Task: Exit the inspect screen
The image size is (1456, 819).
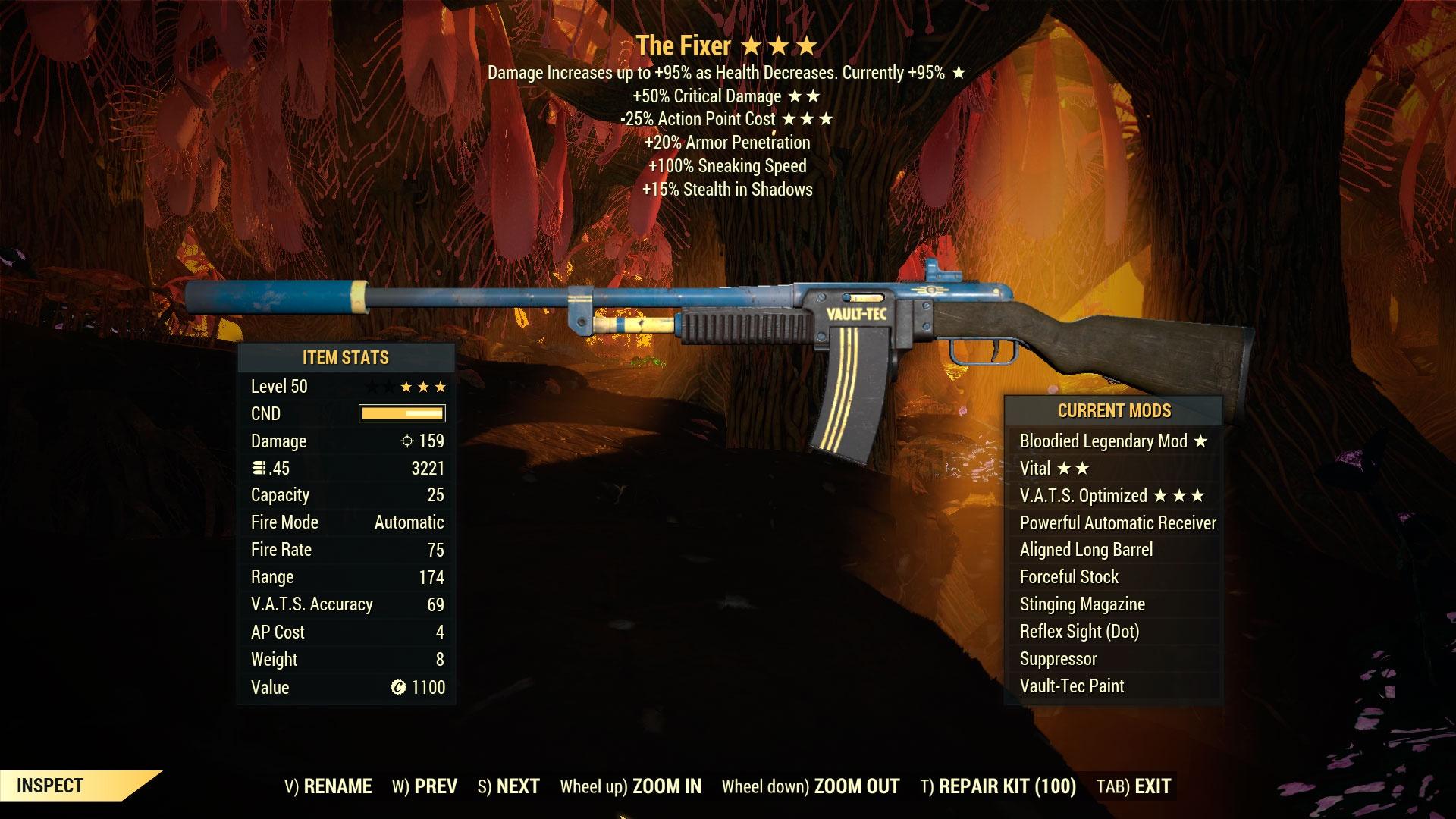Action: tap(1134, 786)
